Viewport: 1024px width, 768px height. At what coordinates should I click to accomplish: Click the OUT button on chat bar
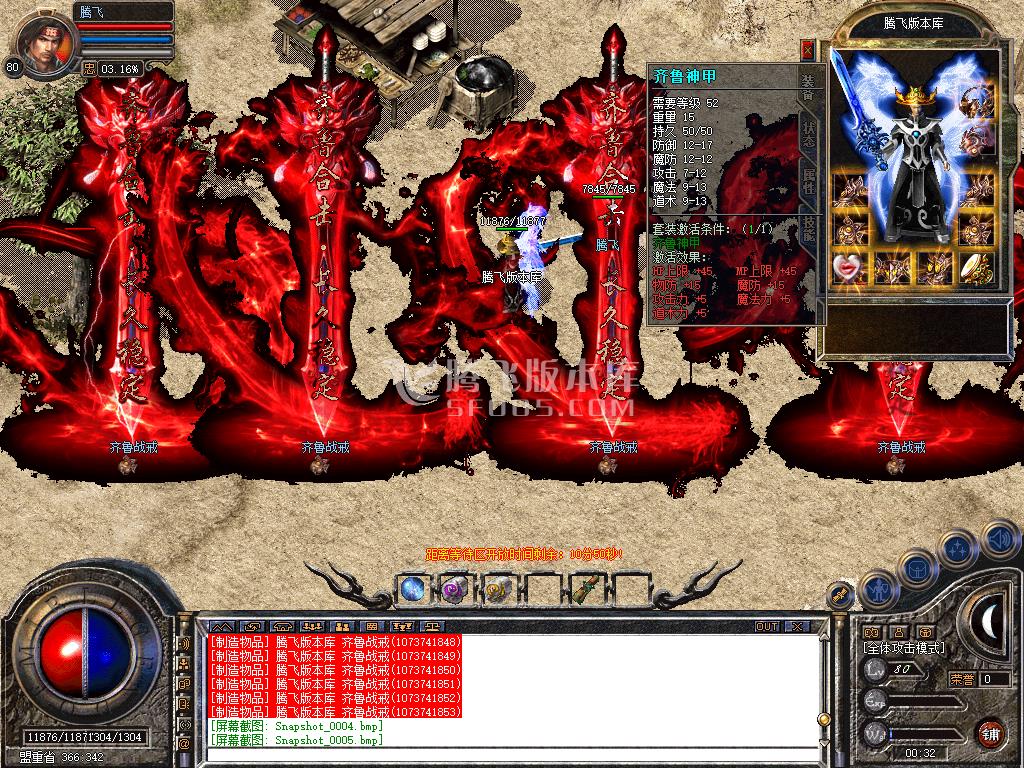click(x=767, y=626)
